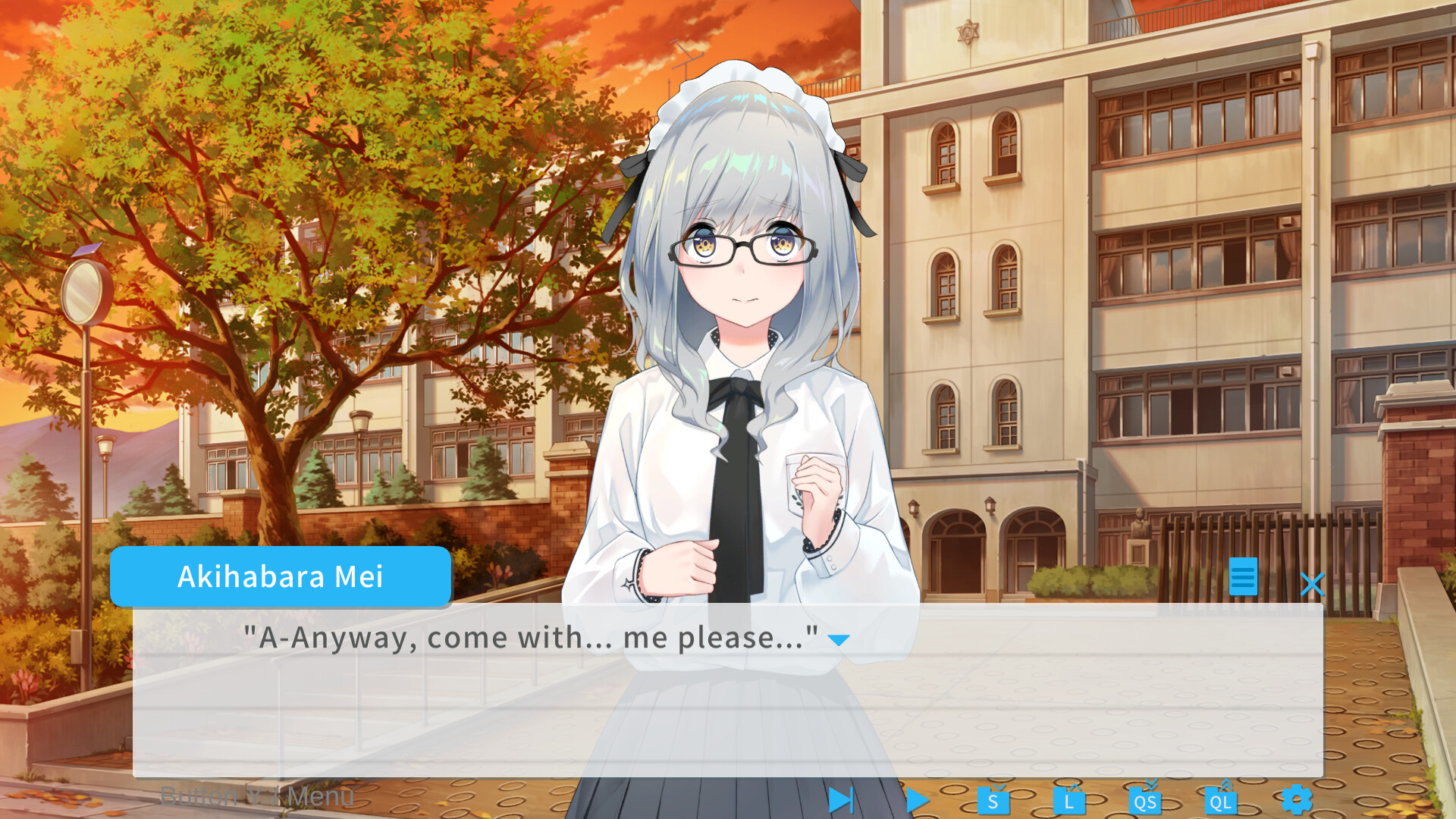
Task: Open the save screen via the S icon
Action: point(994,799)
